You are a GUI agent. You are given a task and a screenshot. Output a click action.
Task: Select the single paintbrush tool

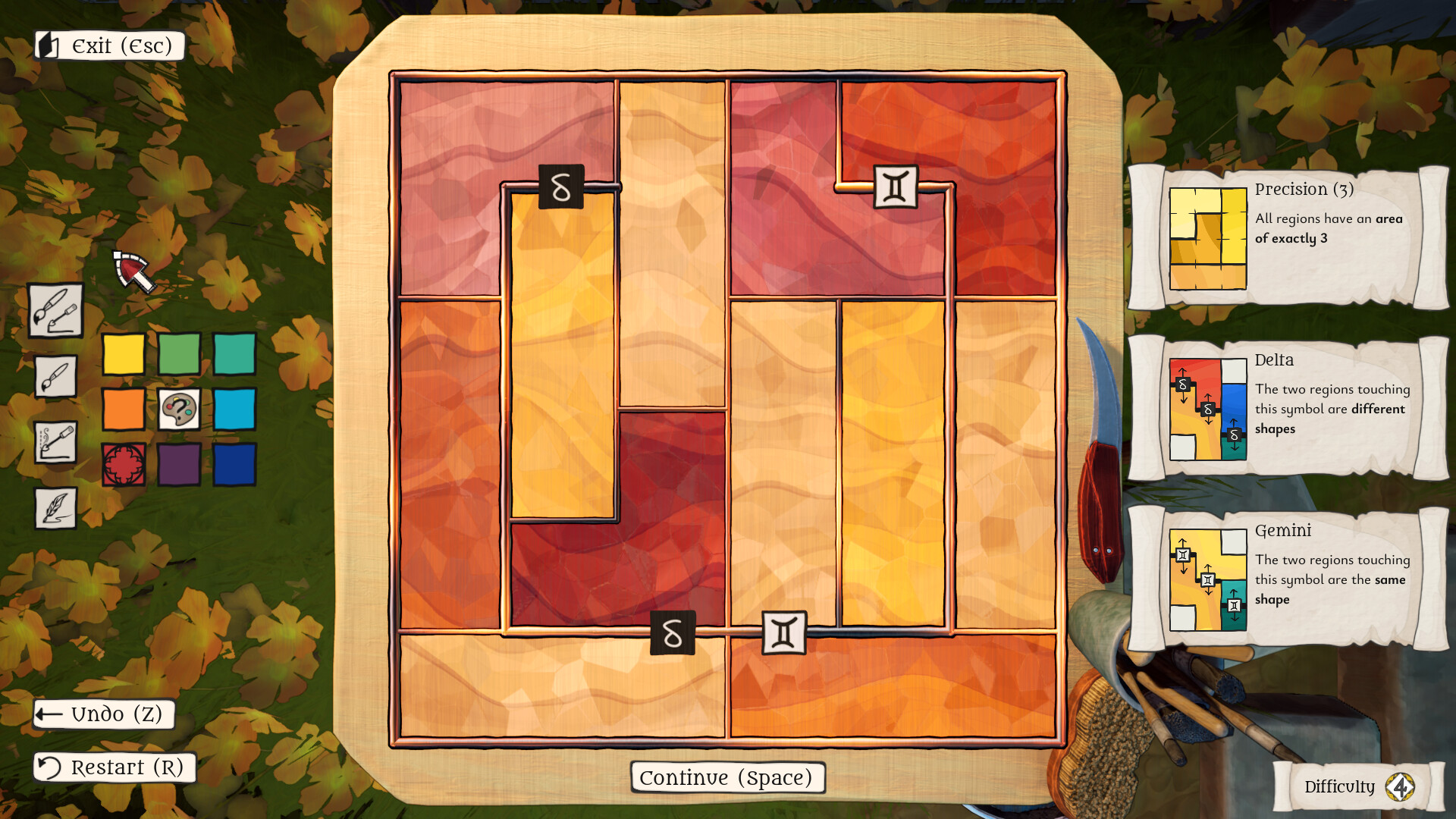(x=55, y=378)
